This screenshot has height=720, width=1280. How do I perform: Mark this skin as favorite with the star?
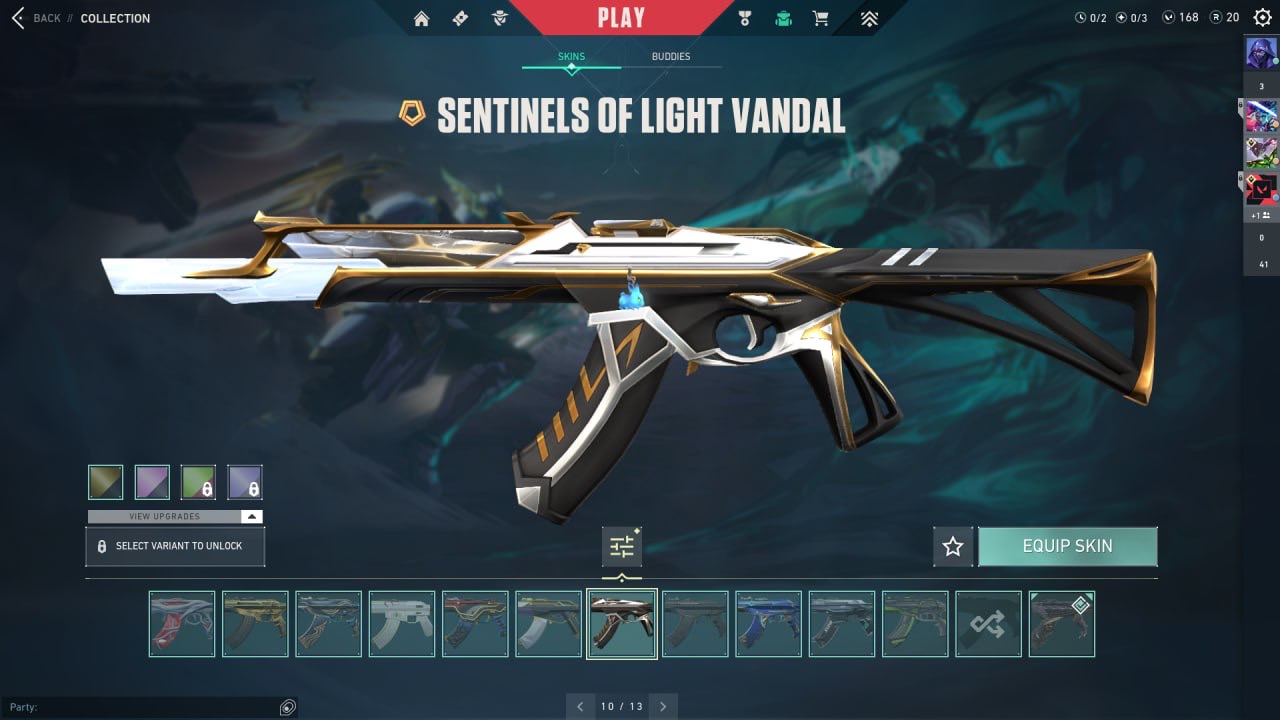point(953,547)
